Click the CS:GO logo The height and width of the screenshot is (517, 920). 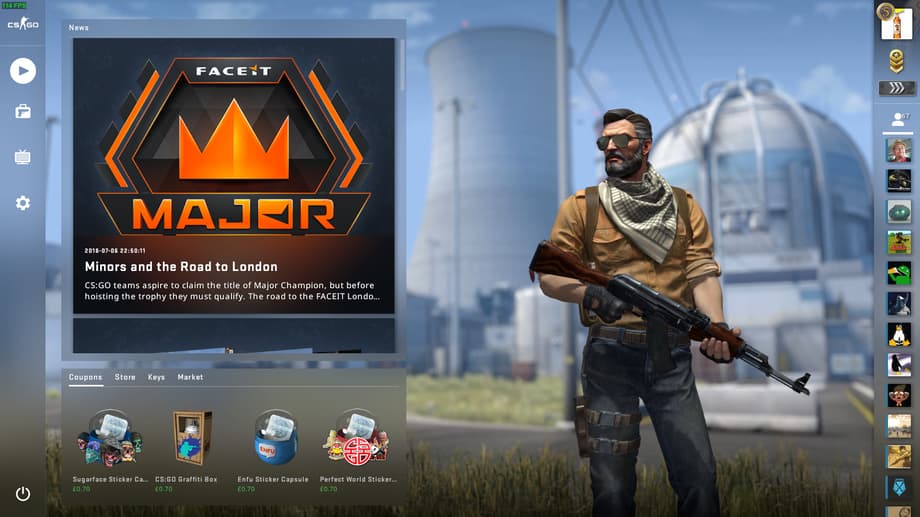tap(22, 24)
